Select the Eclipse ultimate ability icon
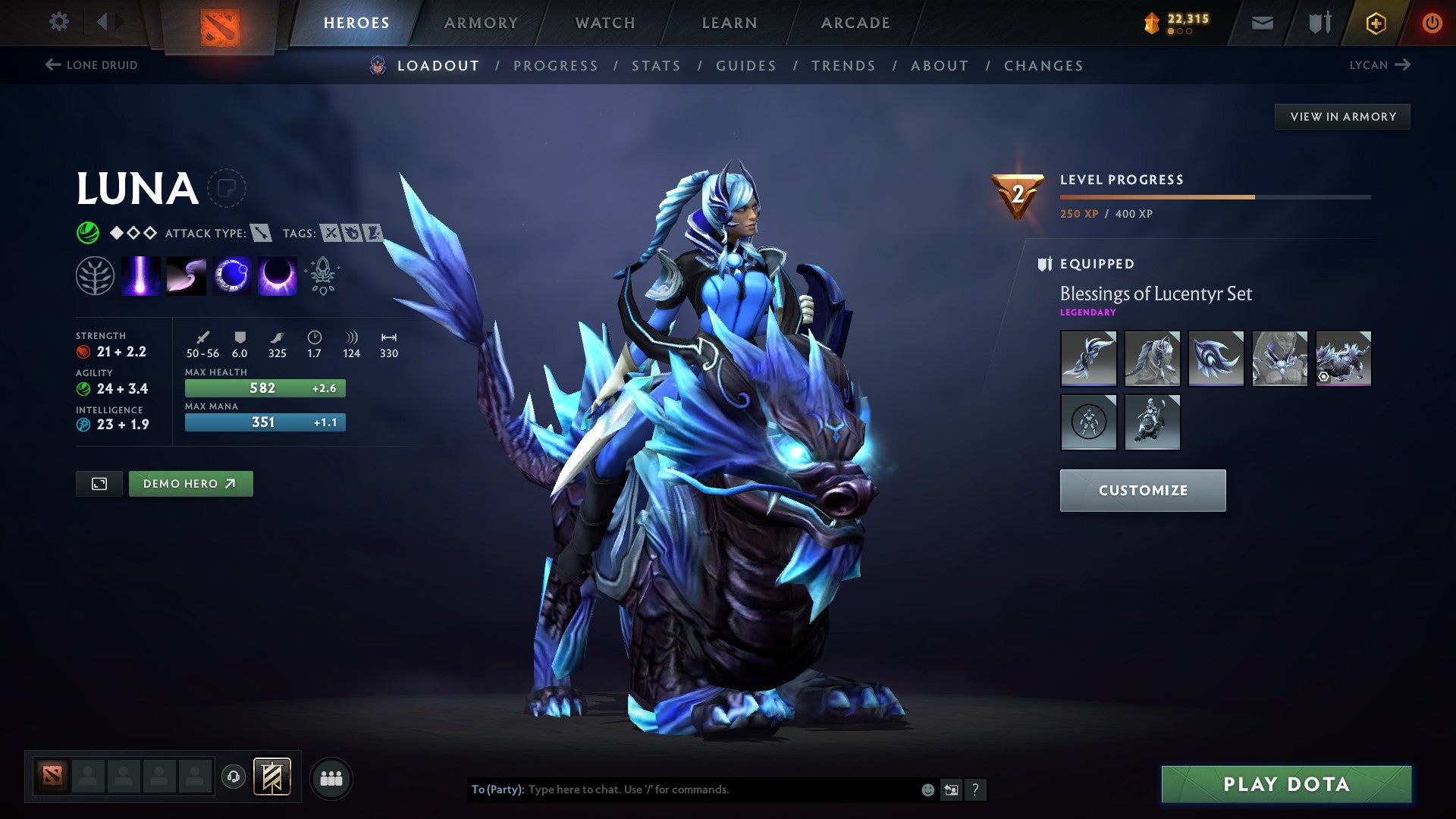Viewport: 1456px width, 819px height. [278, 275]
